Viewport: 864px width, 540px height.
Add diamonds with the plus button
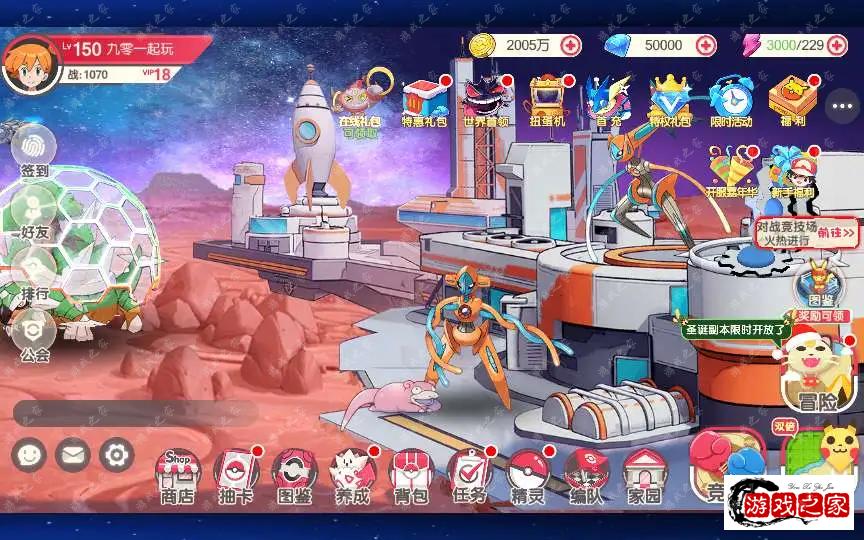[x=706, y=45]
